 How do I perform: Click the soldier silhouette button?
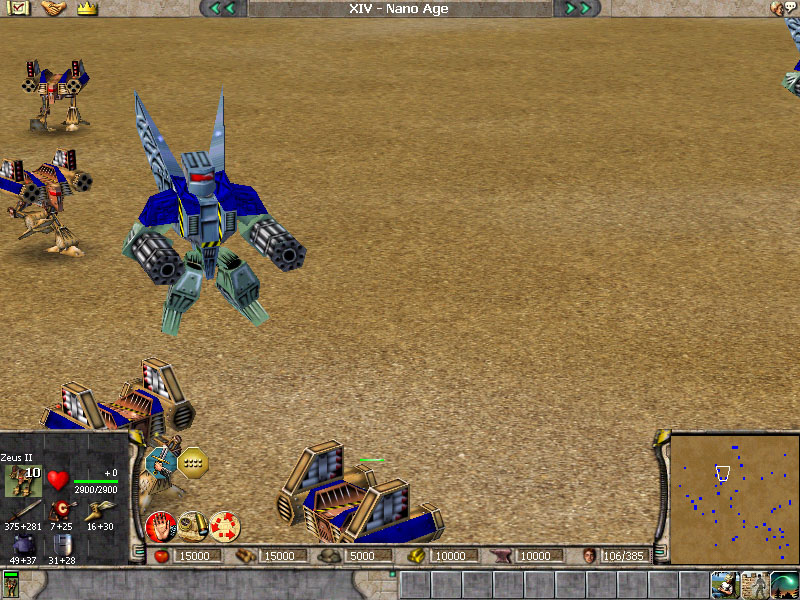(x=754, y=585)
